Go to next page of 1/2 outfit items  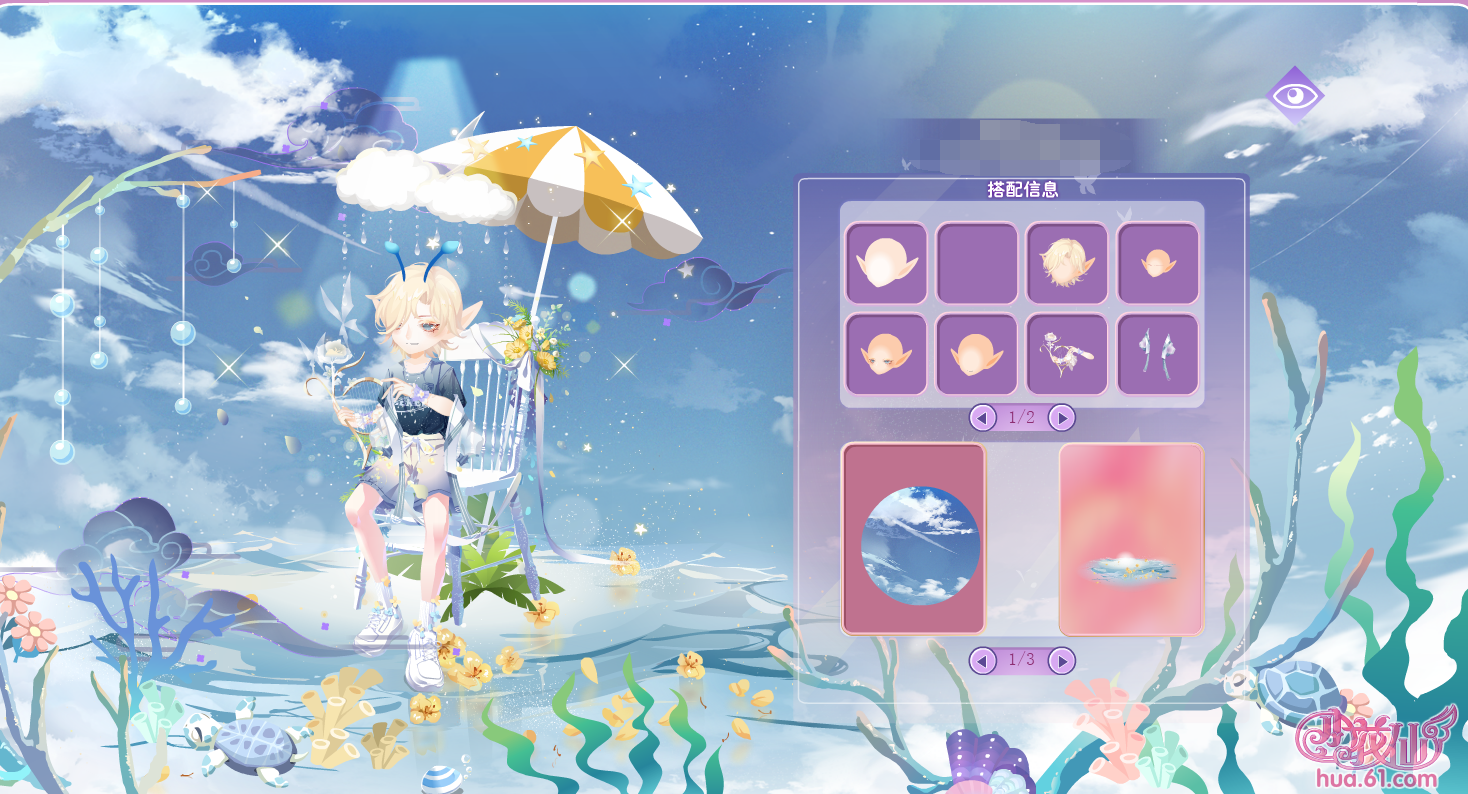point(1062,417)
